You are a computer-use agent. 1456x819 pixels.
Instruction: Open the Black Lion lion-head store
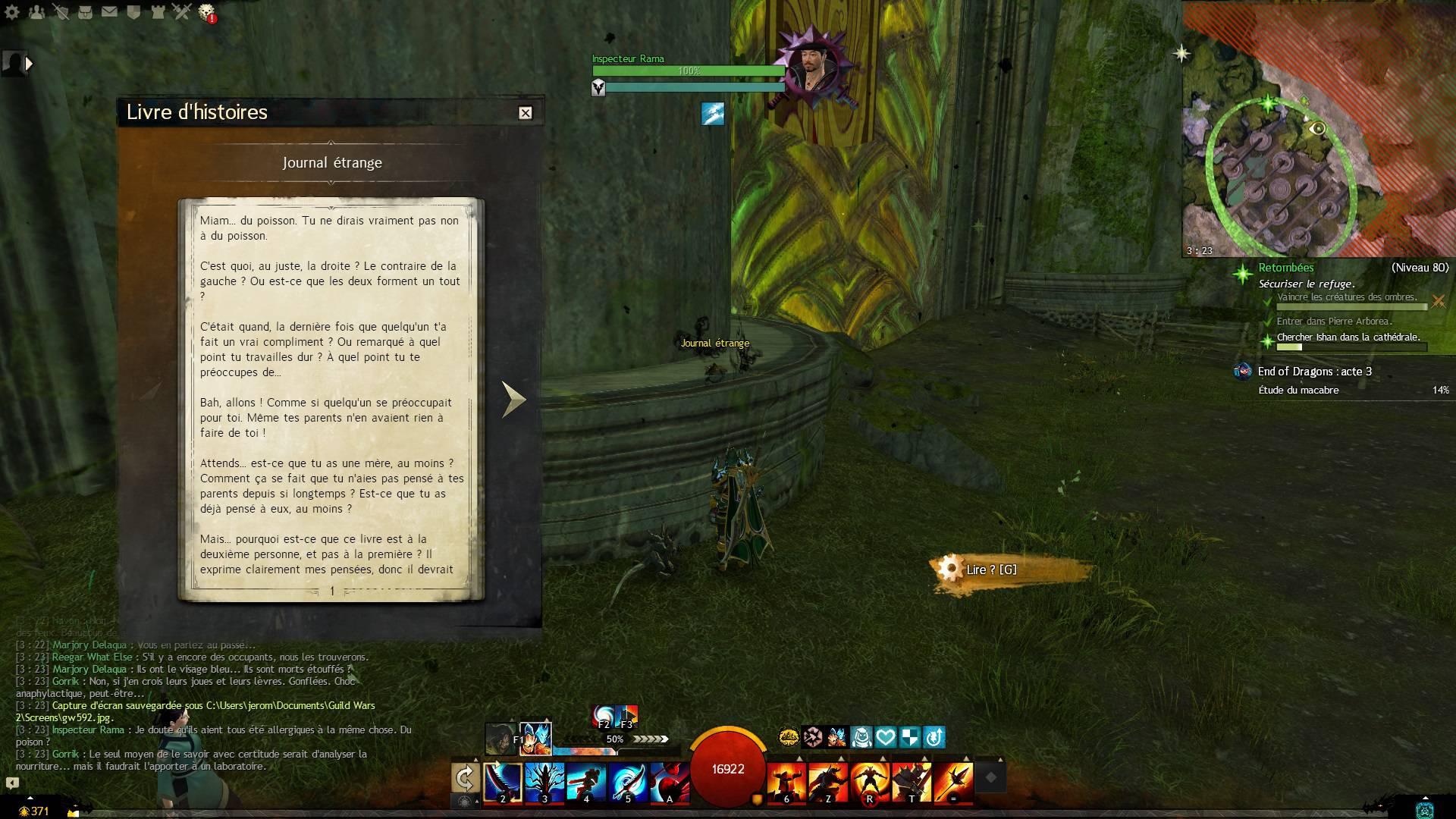point(206,12)
